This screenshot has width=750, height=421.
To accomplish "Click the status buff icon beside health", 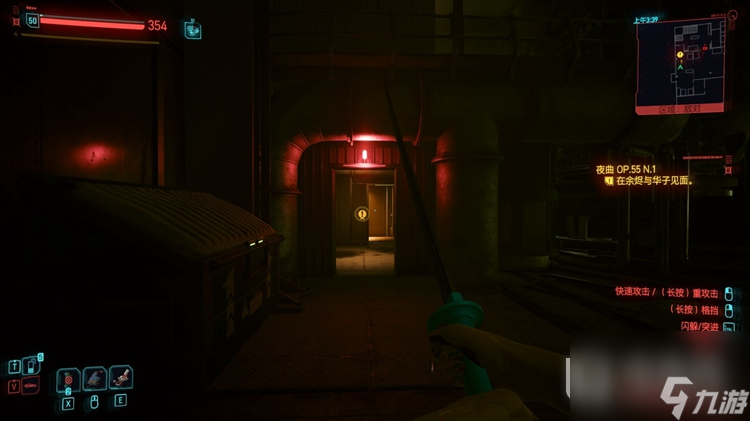I will pos(192,30).
